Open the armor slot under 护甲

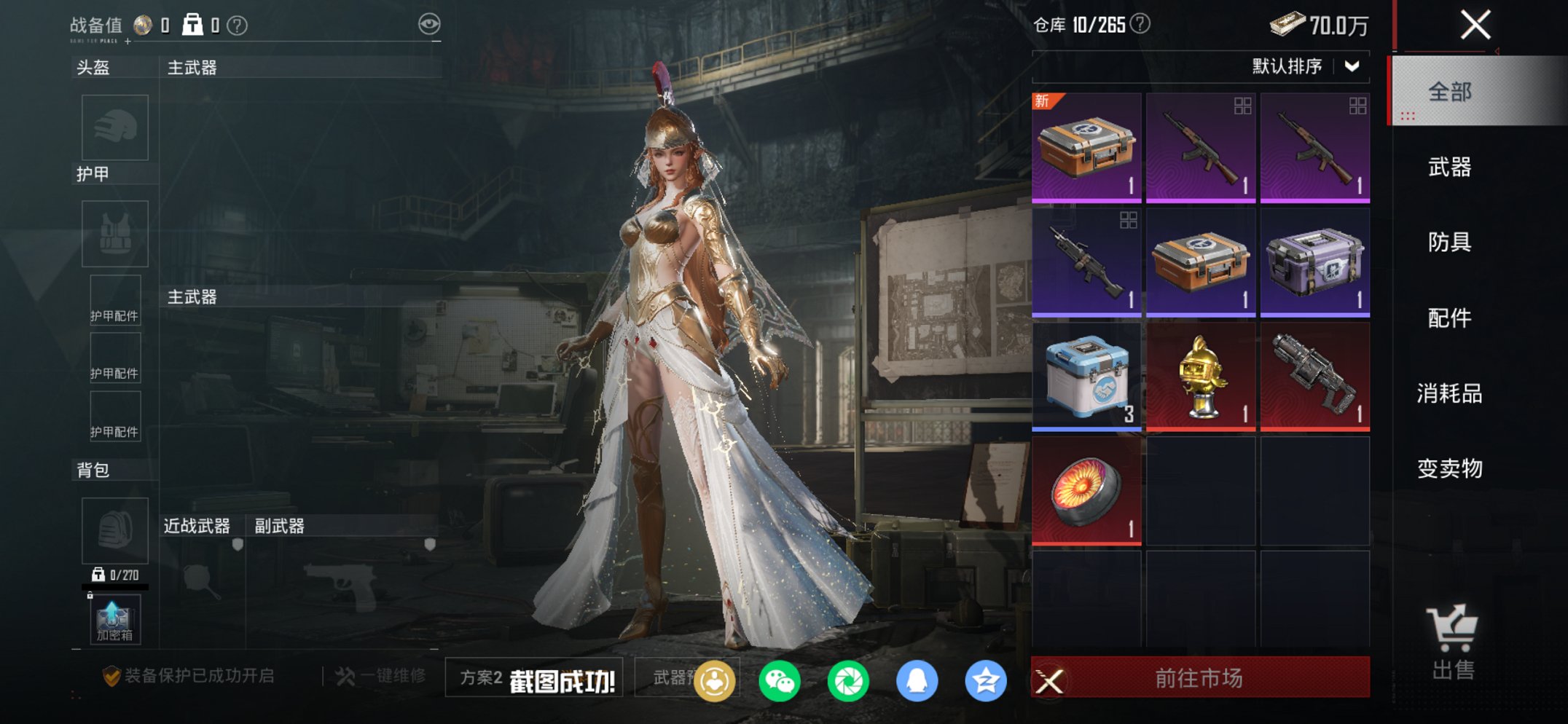114,233
